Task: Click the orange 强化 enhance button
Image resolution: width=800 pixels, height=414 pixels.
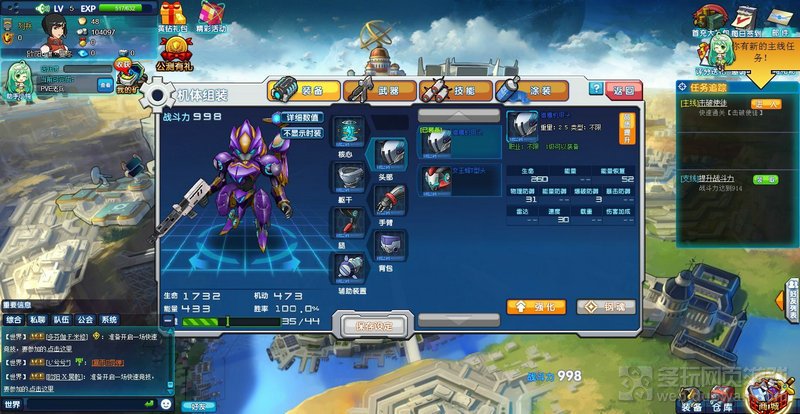Action: point(536,306)
